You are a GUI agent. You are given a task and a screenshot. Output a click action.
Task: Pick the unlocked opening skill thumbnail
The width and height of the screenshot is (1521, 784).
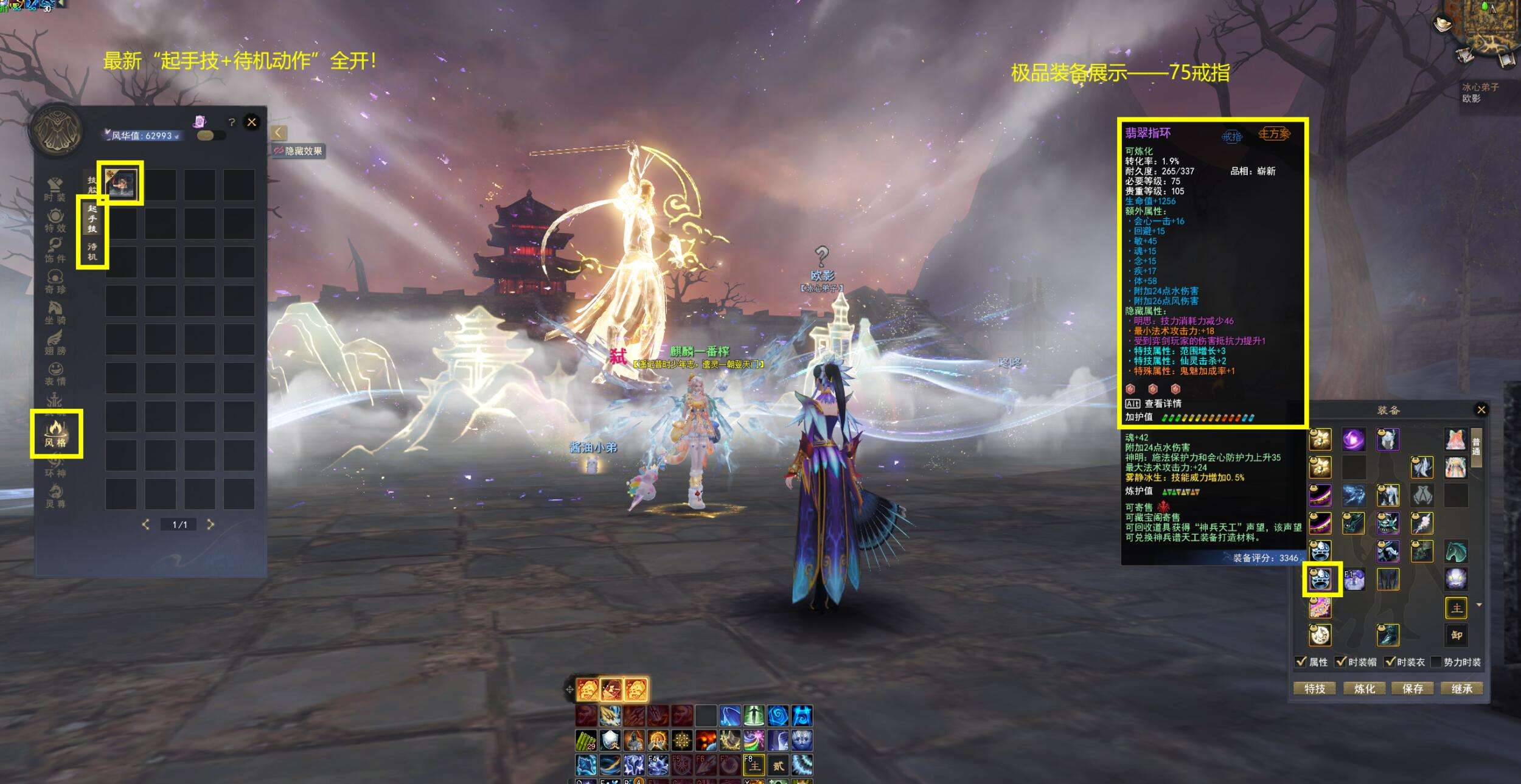coord(121,183)
